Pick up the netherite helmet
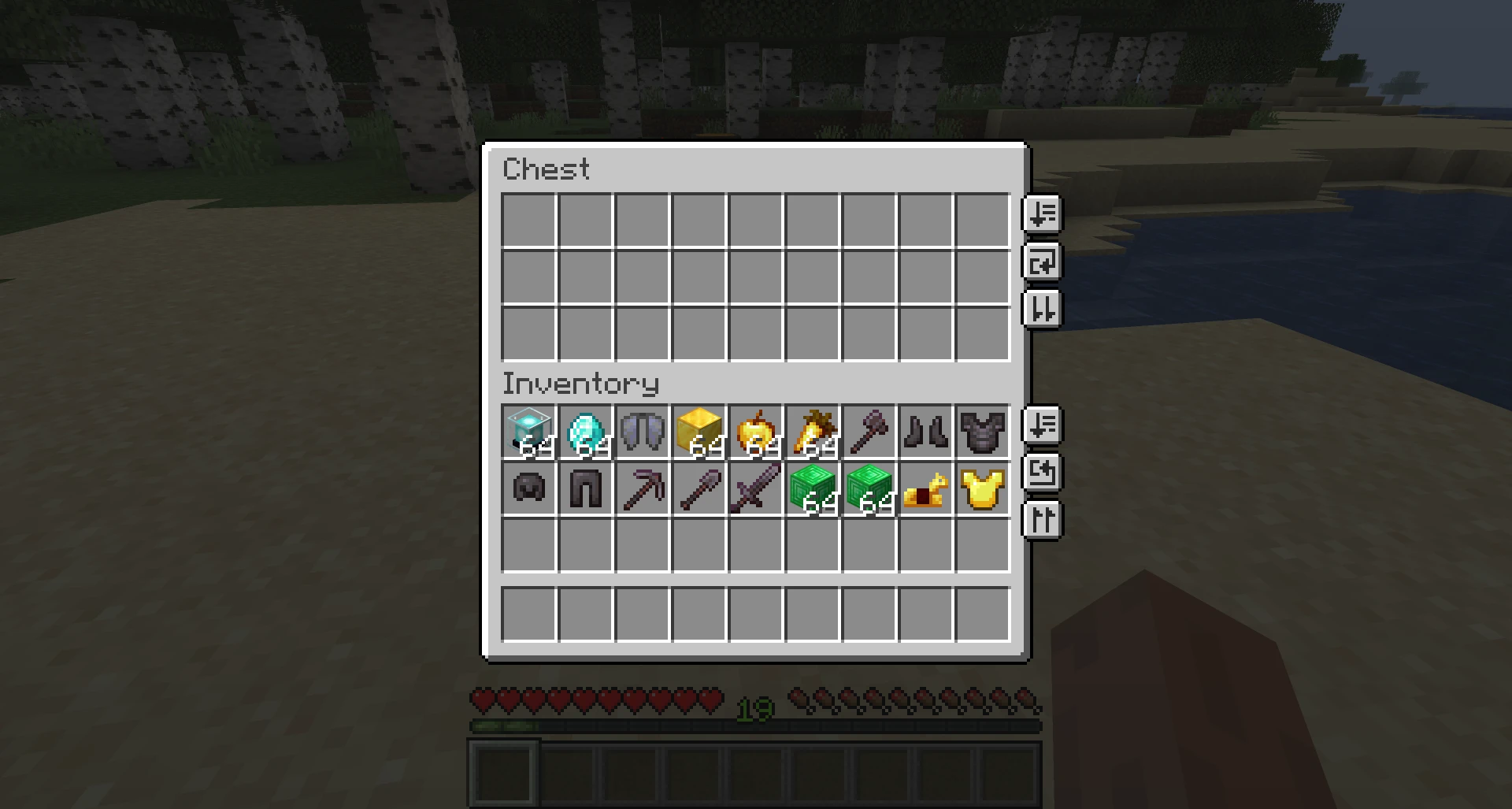Image resolution: width=1512 pixels, height=809 pixels. (x=529, y=488)
